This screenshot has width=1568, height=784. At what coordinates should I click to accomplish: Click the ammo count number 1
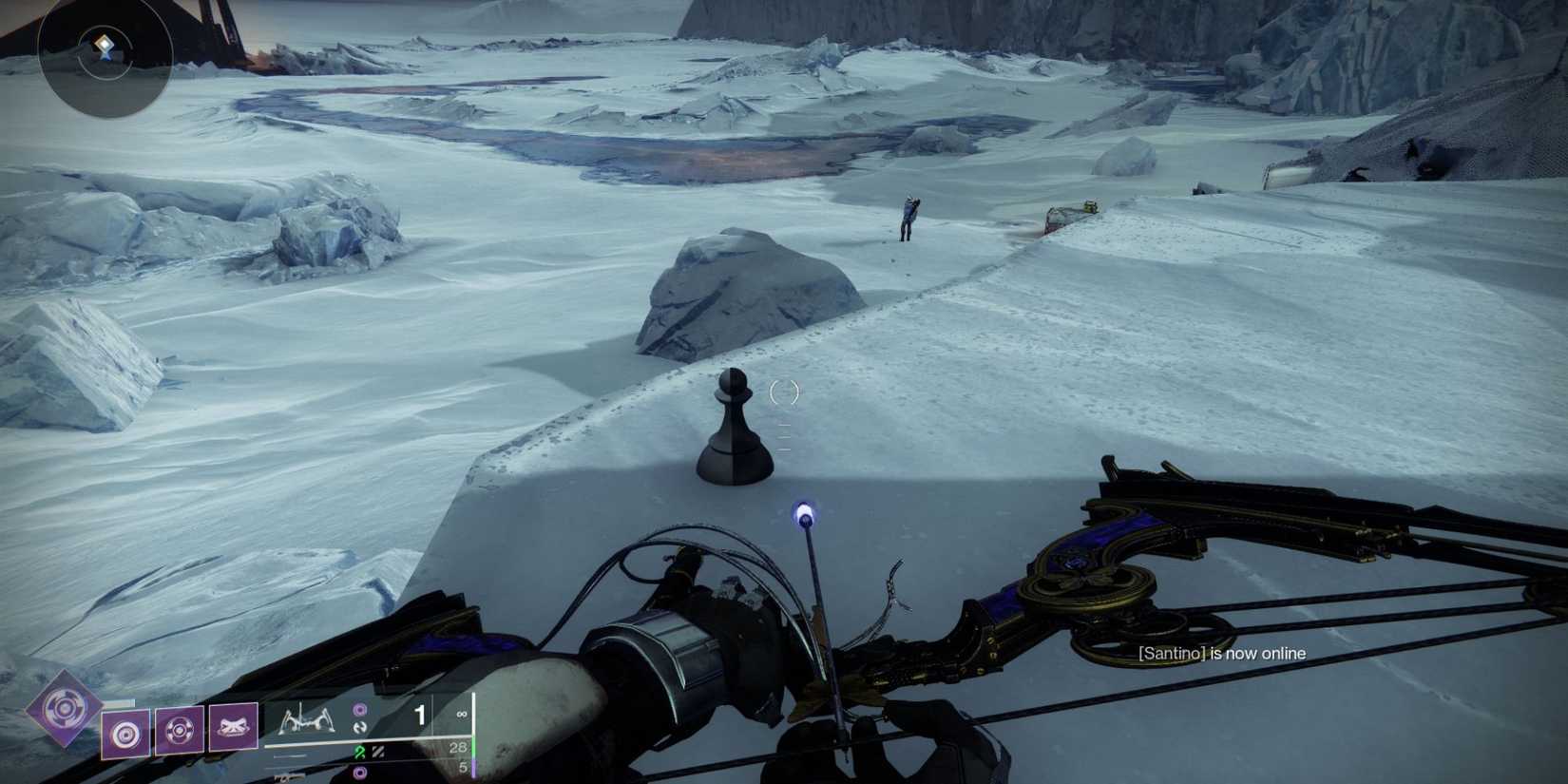[421, 714]
